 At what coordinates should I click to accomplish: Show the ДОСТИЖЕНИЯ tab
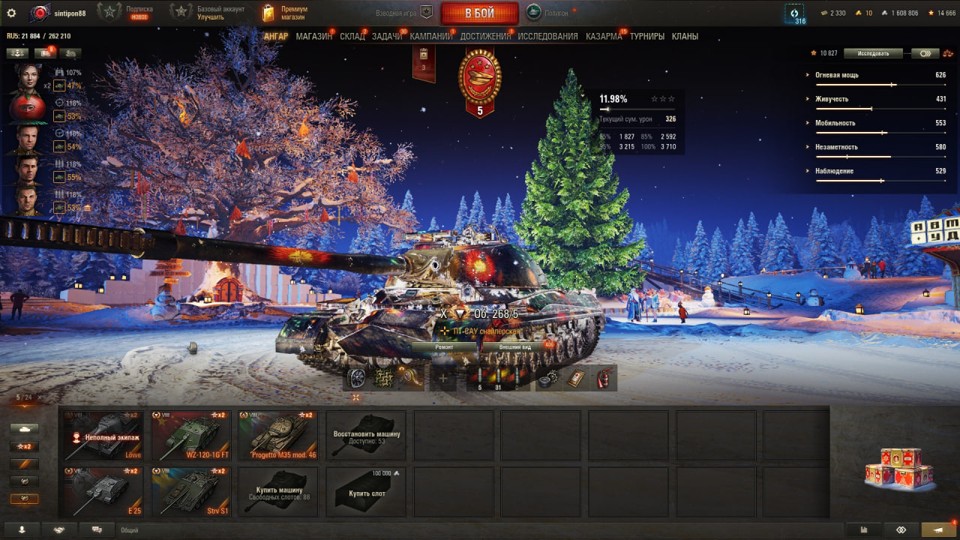(485, 36)
